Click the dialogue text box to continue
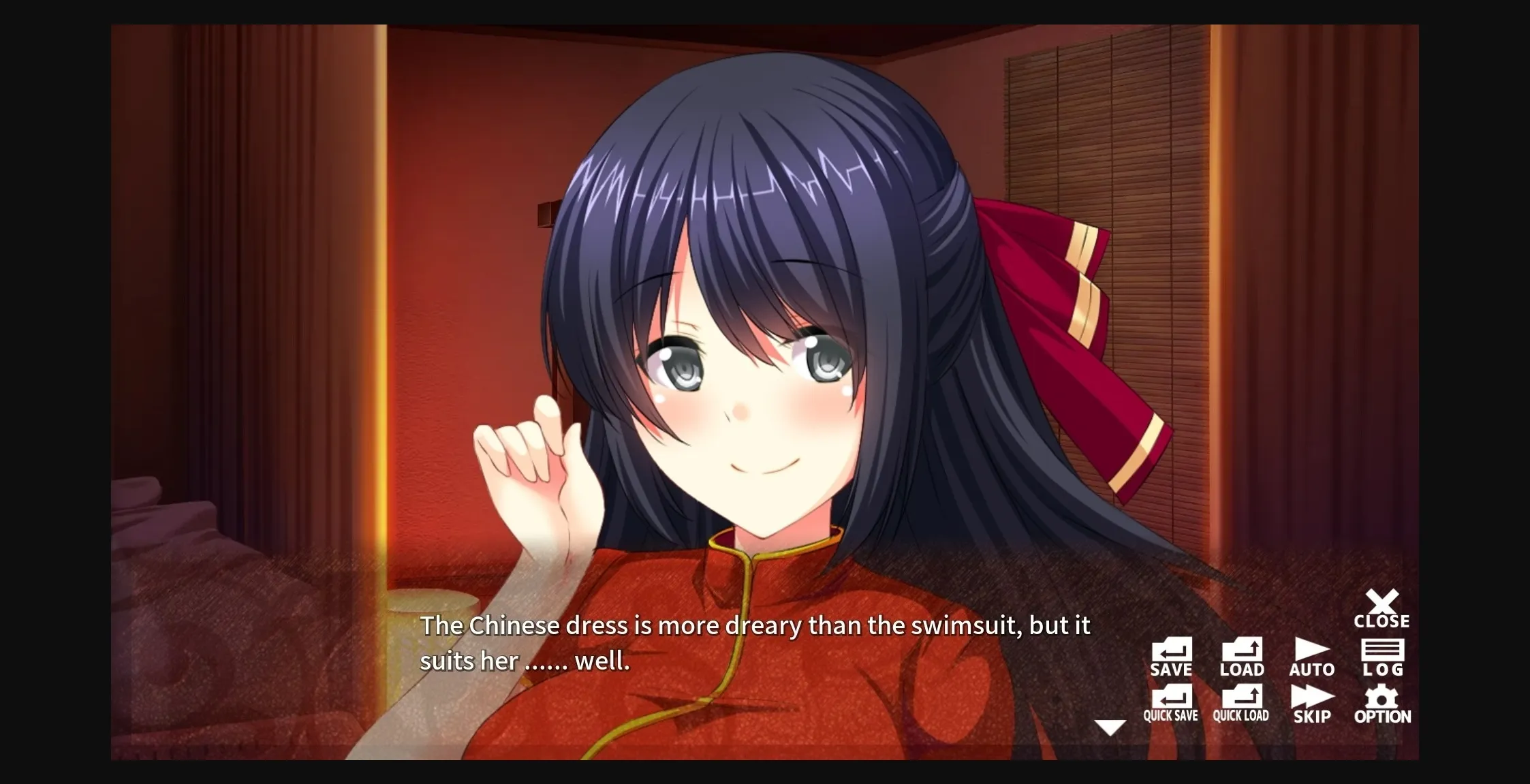 [749, 643]
